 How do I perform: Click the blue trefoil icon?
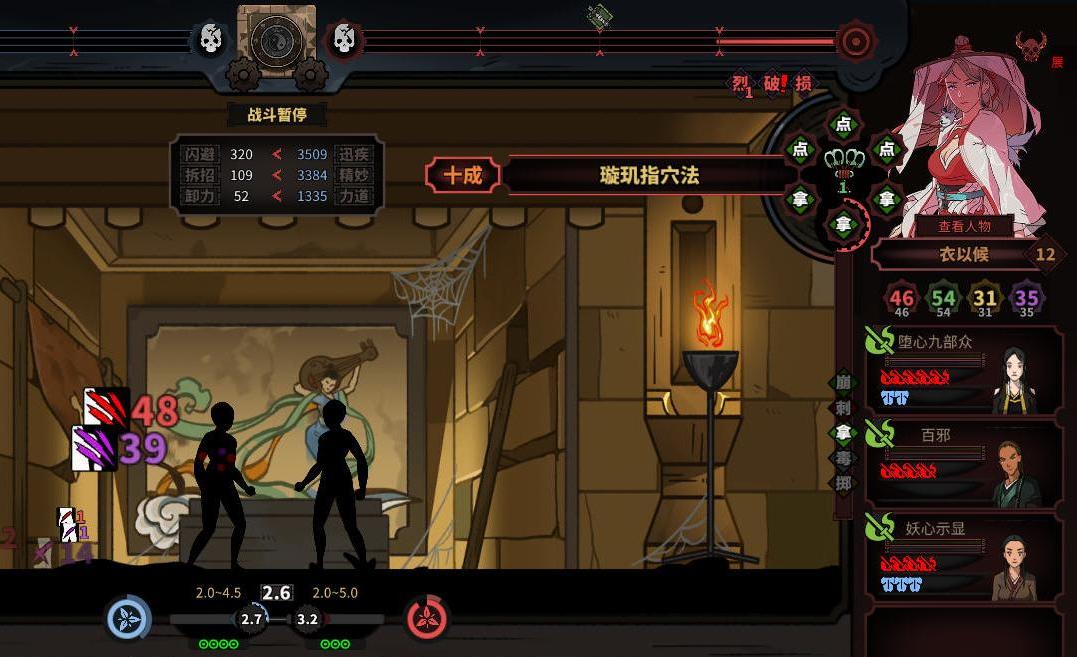(x=128, y=618)
